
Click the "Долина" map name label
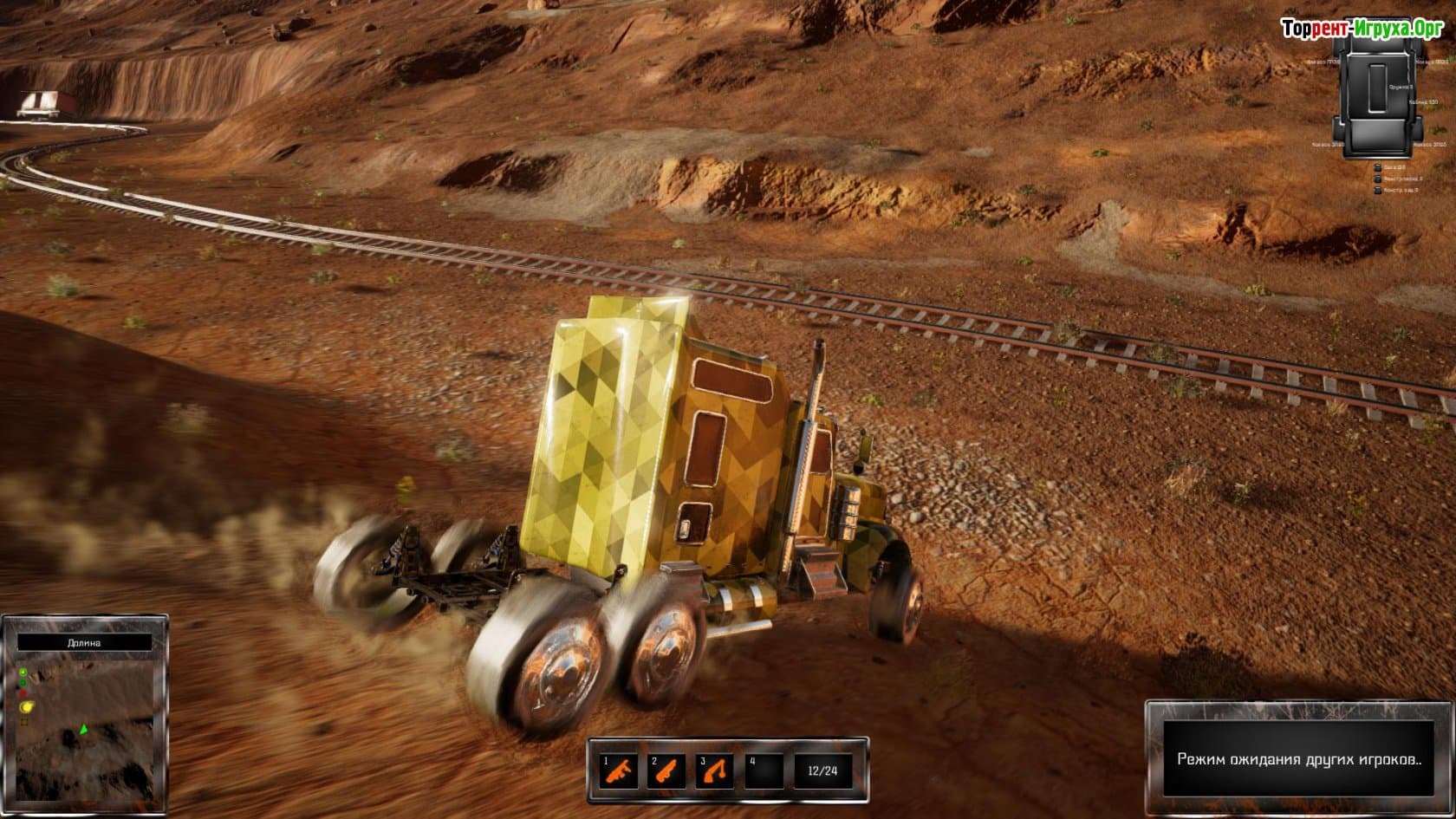pos(84,643)
